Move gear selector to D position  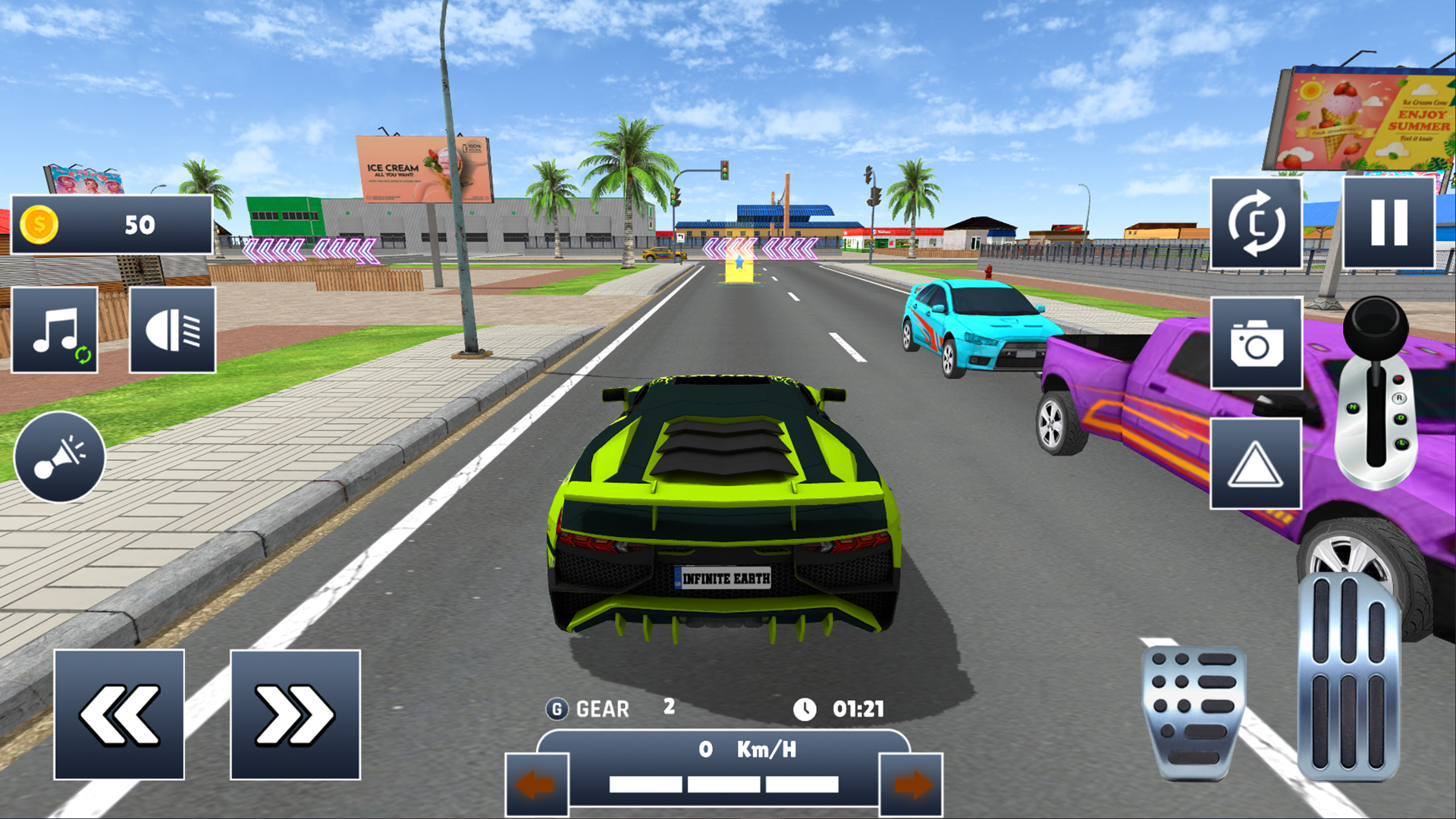pyautogui.click(x=1400, y=418)
